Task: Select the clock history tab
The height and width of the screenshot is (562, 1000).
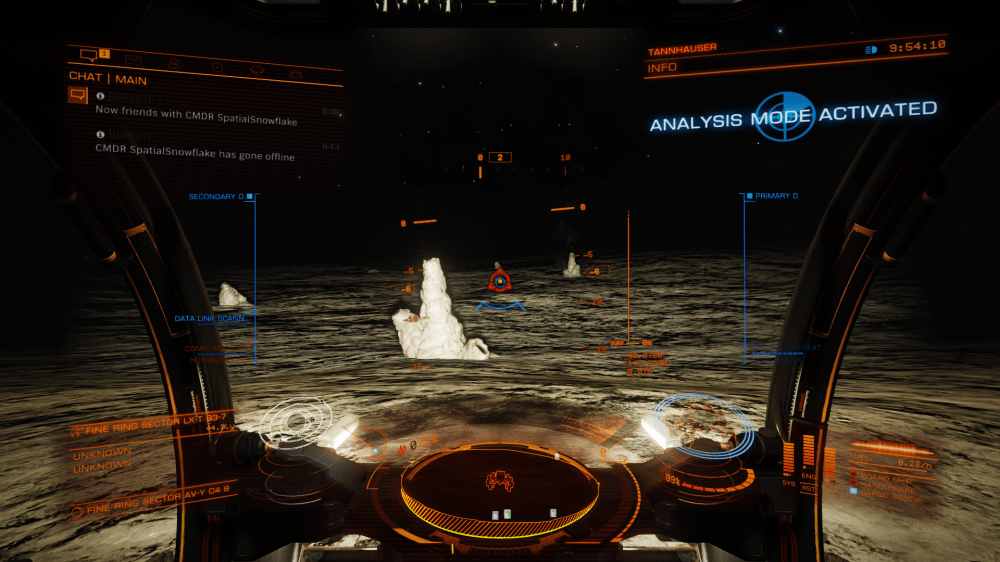Action: [x=216, y=67]
